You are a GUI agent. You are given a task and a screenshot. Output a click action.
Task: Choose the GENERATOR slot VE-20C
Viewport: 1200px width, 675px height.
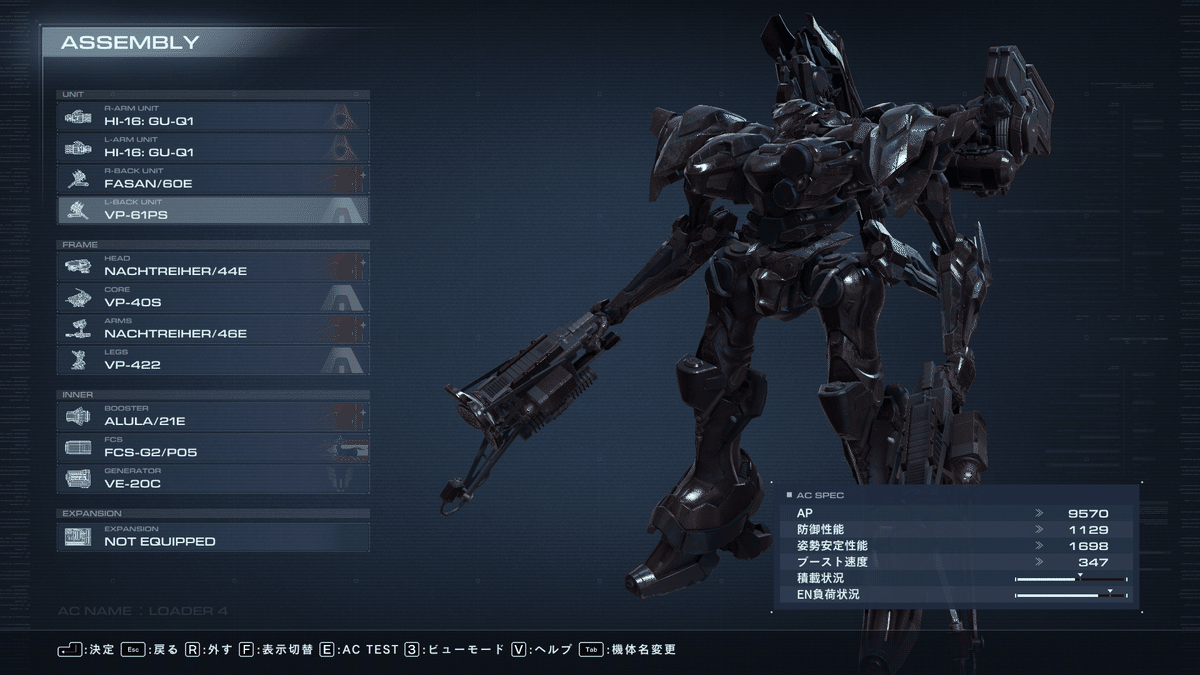pyautogui.click(x=213, y=479)
